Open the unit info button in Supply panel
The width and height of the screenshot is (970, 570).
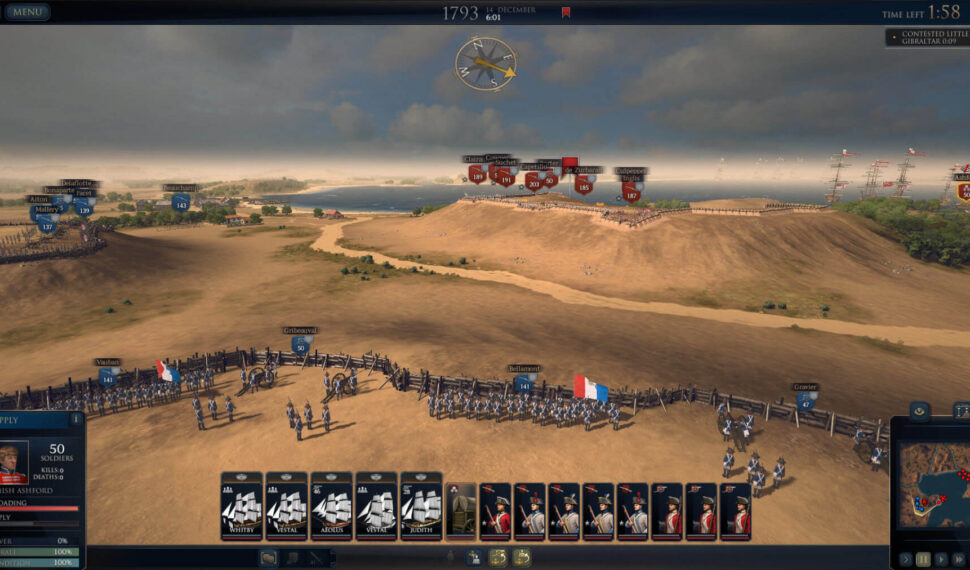(x=75, y=419)
